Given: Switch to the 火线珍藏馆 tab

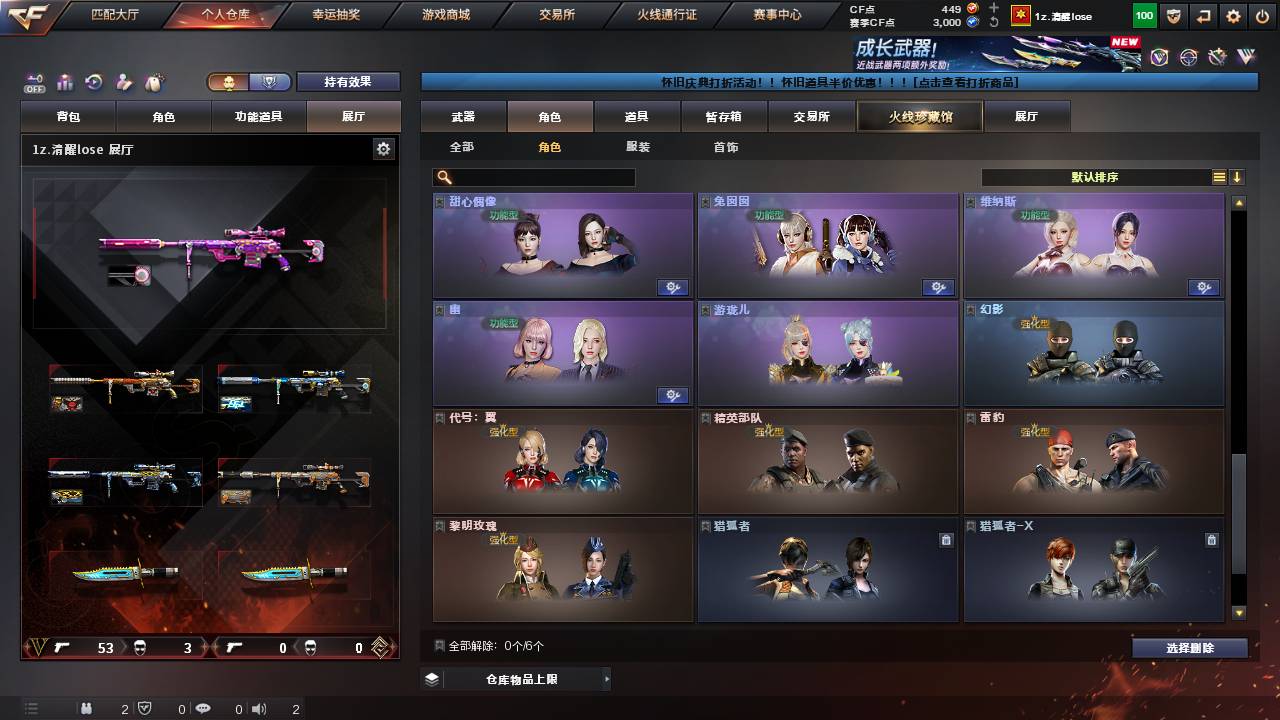Looking at the screenshot, I should coord(918,116).
